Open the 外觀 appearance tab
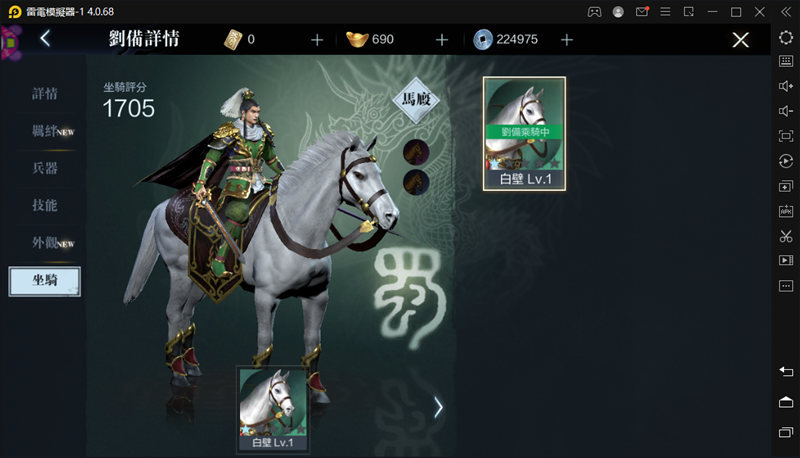Screen dimensions: 800x458 [45, 242]
